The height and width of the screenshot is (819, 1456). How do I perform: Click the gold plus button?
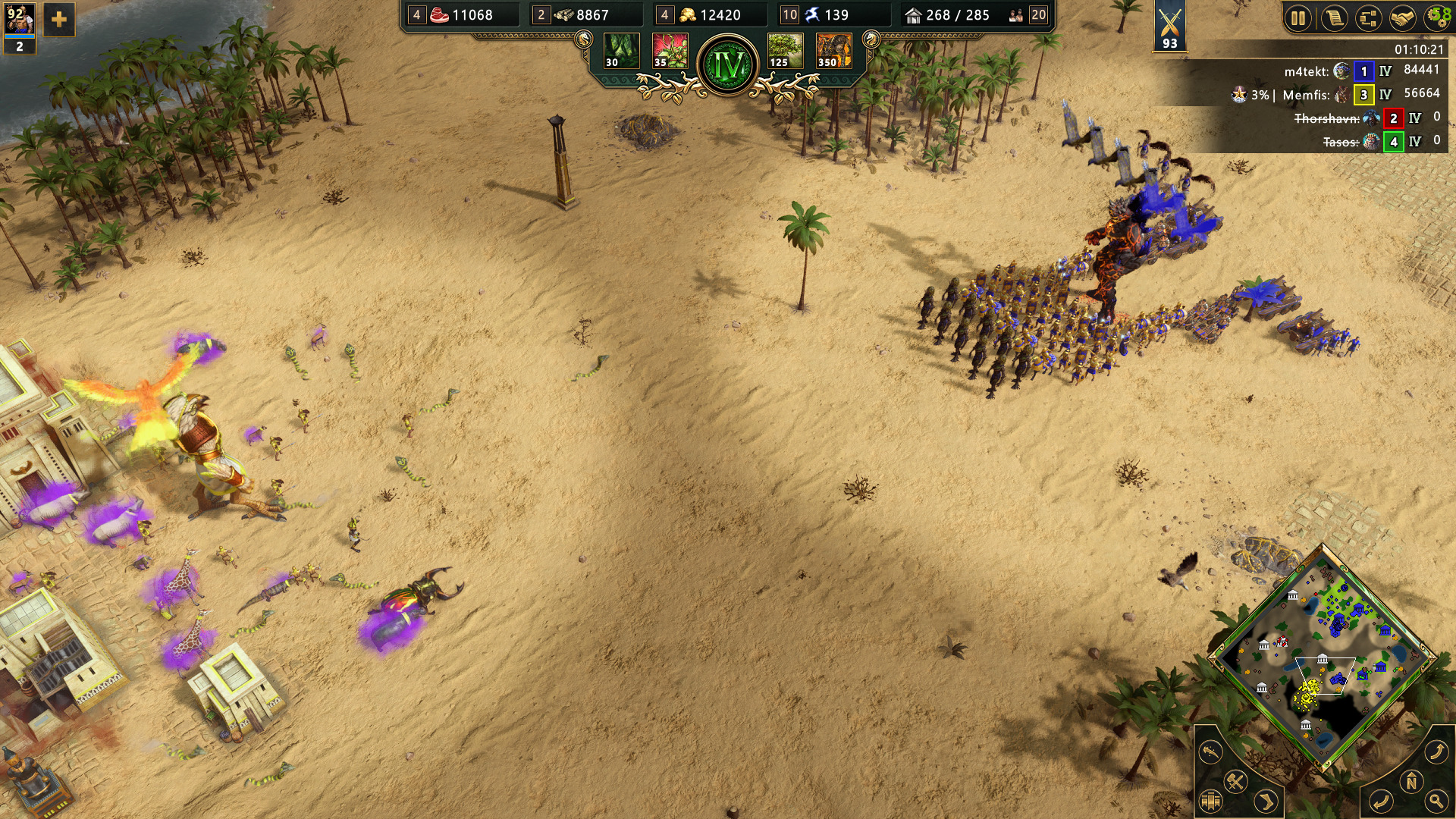pyautogui.click(x=58, y=20)
